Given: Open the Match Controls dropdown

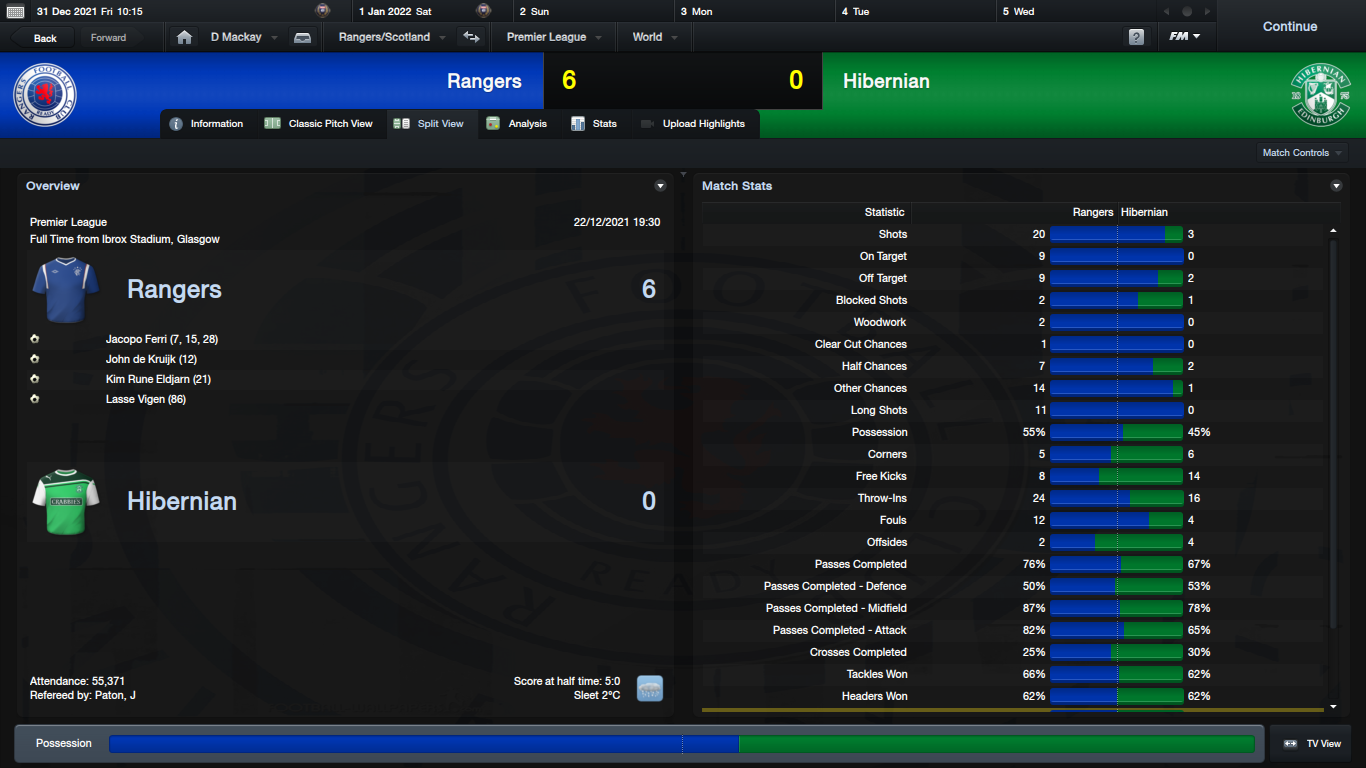Looking at the screenshot, I should (1302, 153).
